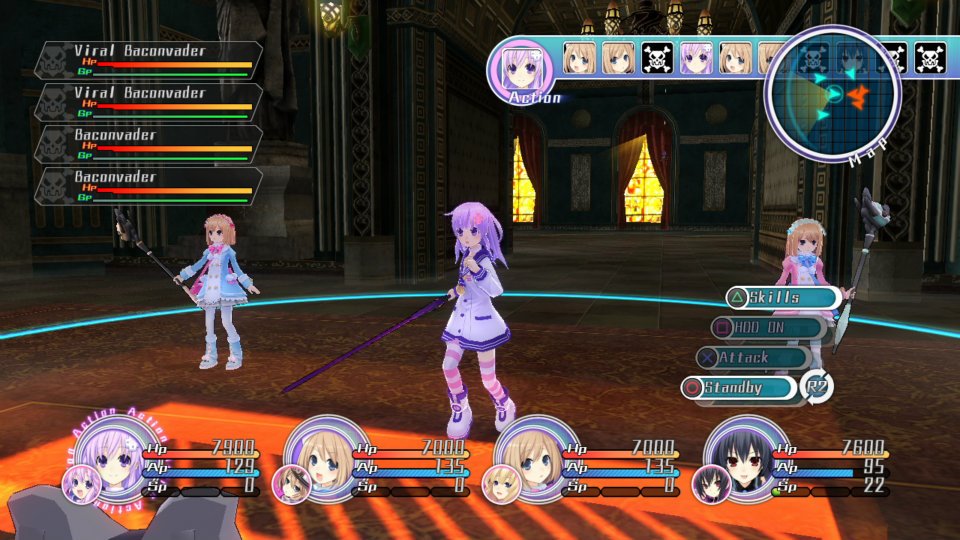
Task: Select Standby to end the turn
Action: 741,387
